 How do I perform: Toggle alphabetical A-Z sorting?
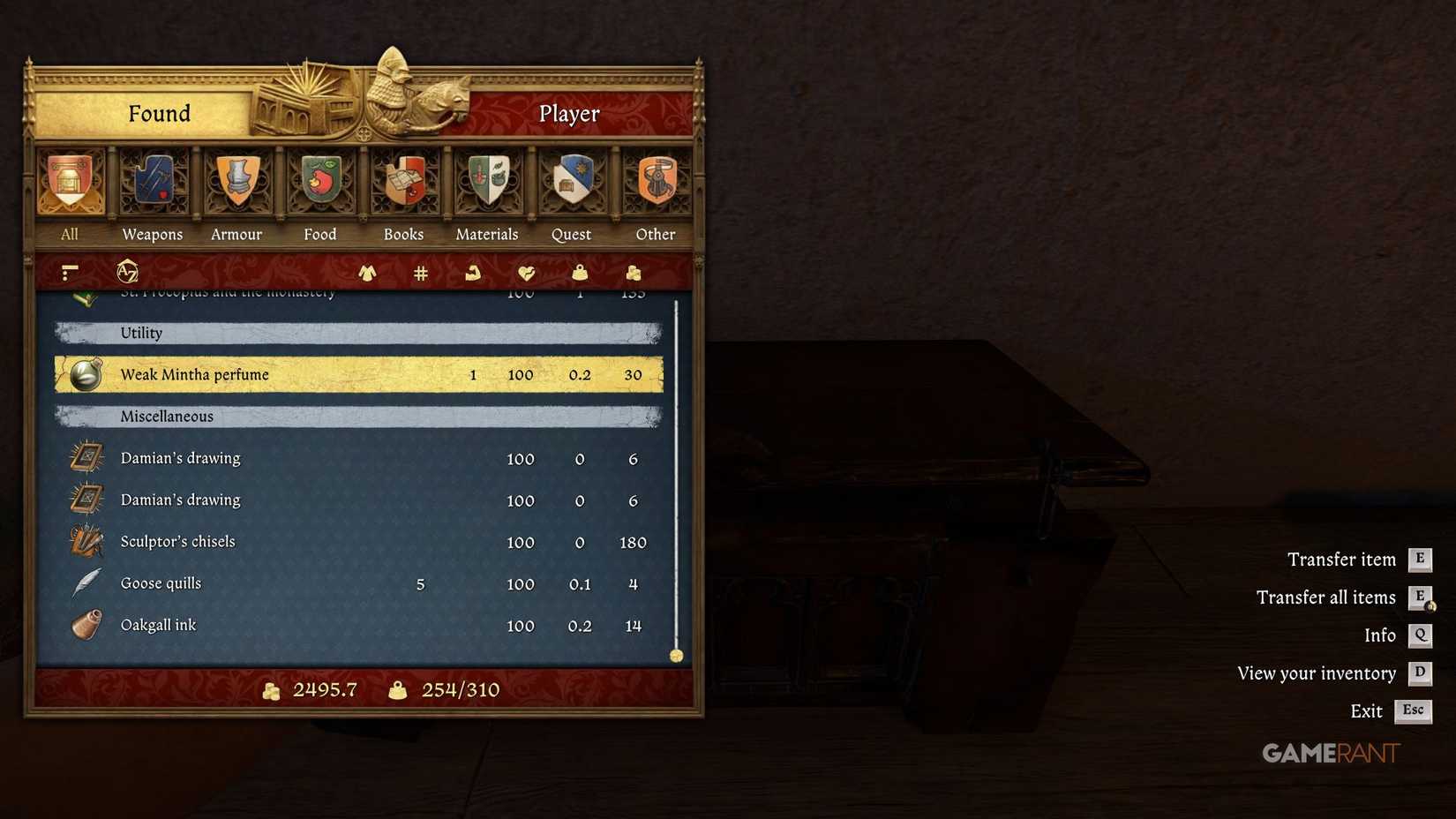[x=126, y=274]
